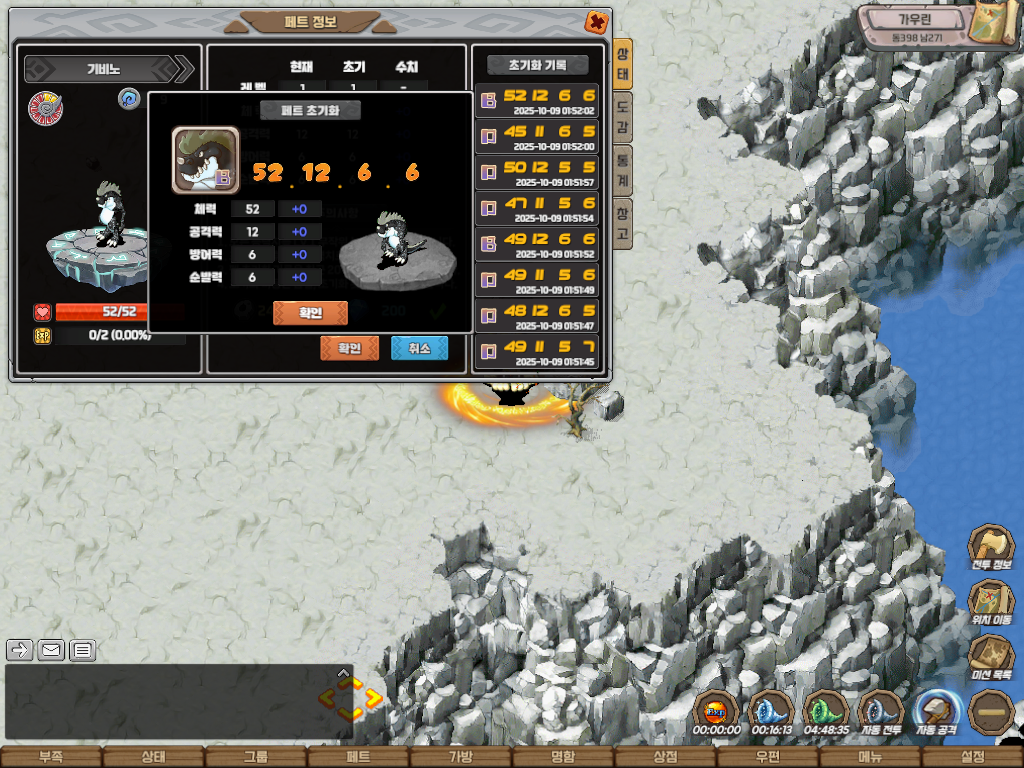Image resolution: width=1024 pixels, height=768 pixels.
Task: Open the 위치 이동 travel icon
Action: tap(991, 603)
